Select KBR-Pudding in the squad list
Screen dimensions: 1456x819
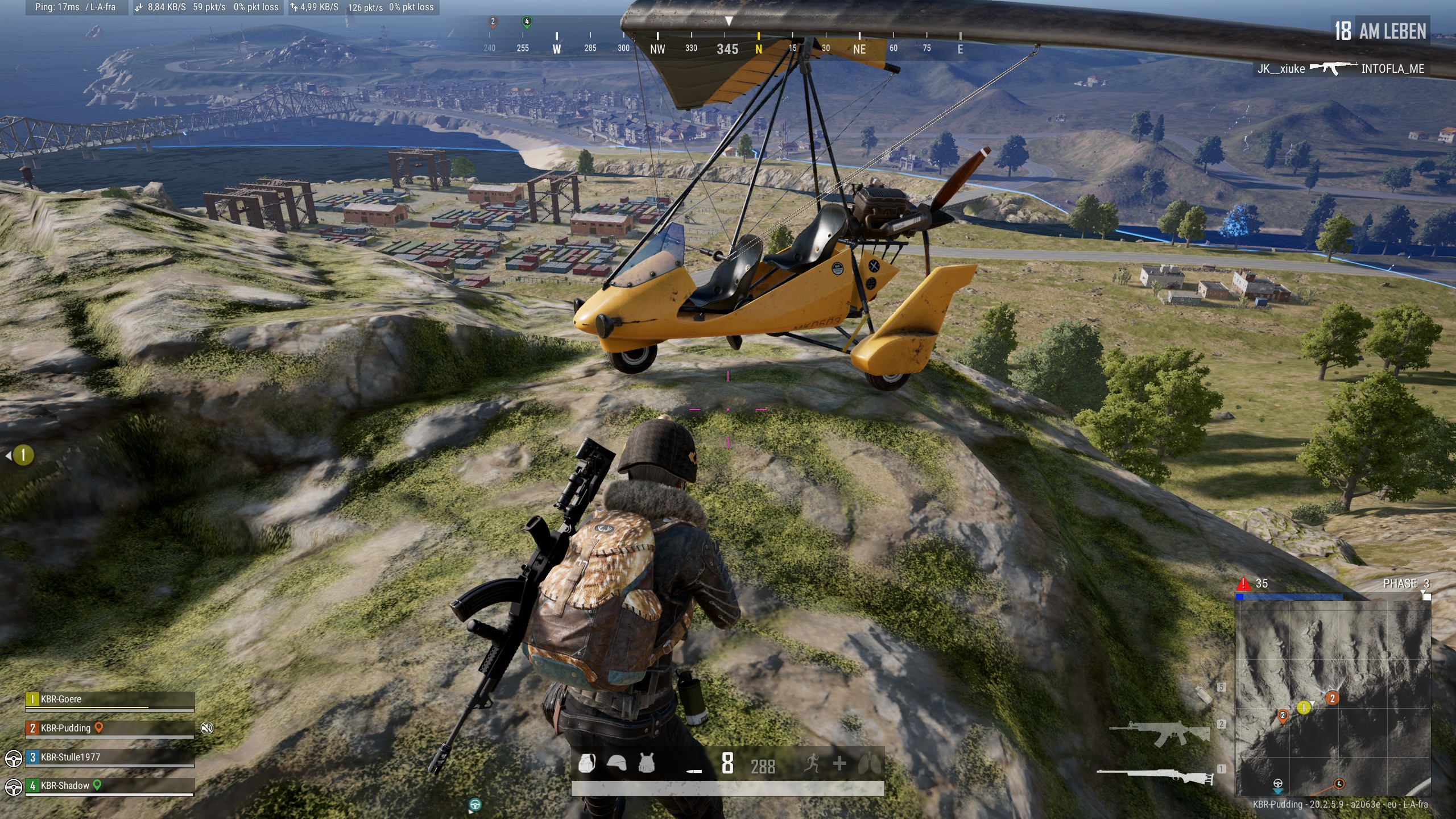tap(66, 728)
